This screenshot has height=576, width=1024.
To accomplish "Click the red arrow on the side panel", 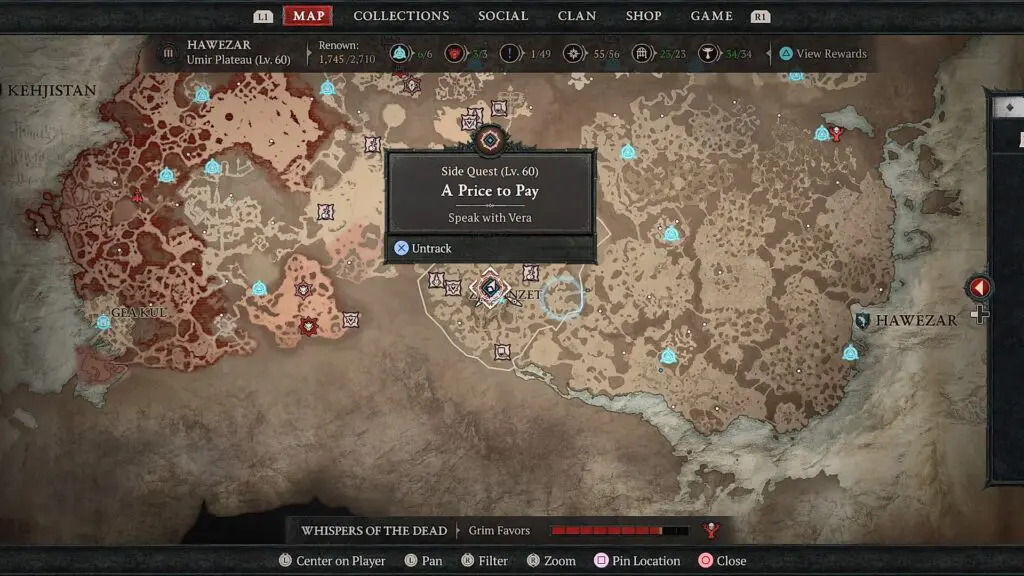I will coord(979,288).
